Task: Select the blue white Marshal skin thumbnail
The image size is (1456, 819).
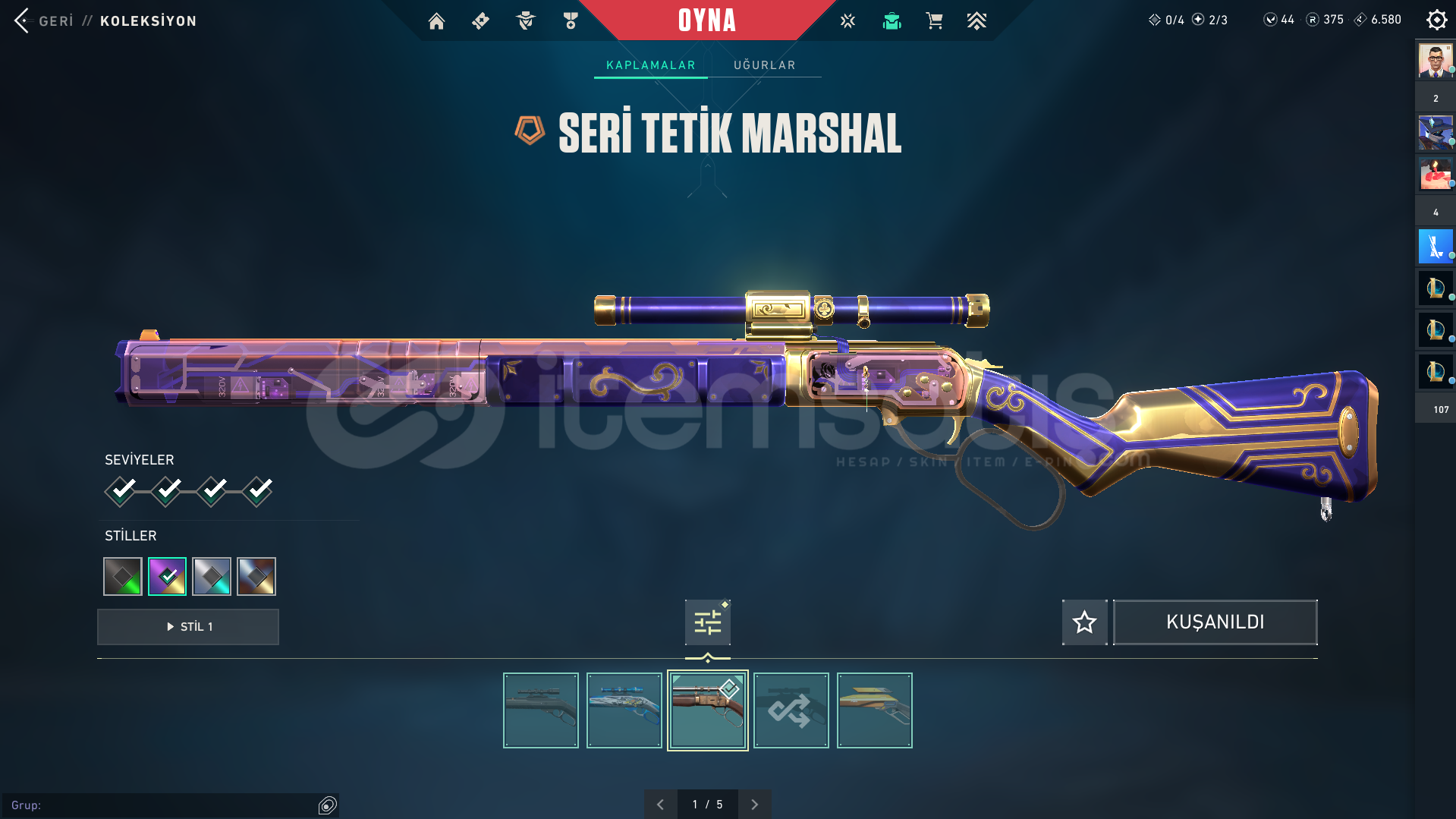Action: [x=624, y=710]
